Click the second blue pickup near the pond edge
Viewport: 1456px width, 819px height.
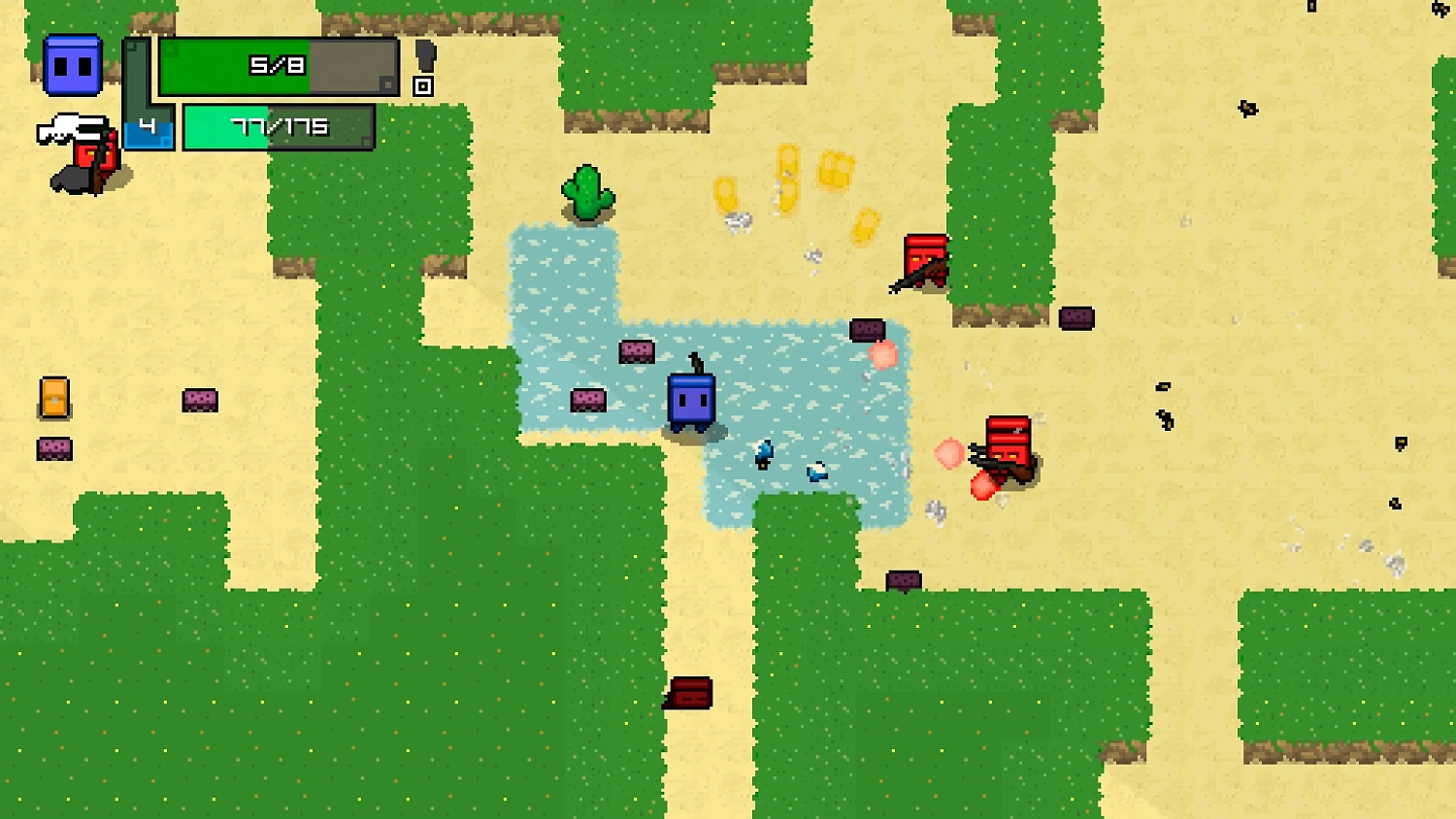(815, 473)
